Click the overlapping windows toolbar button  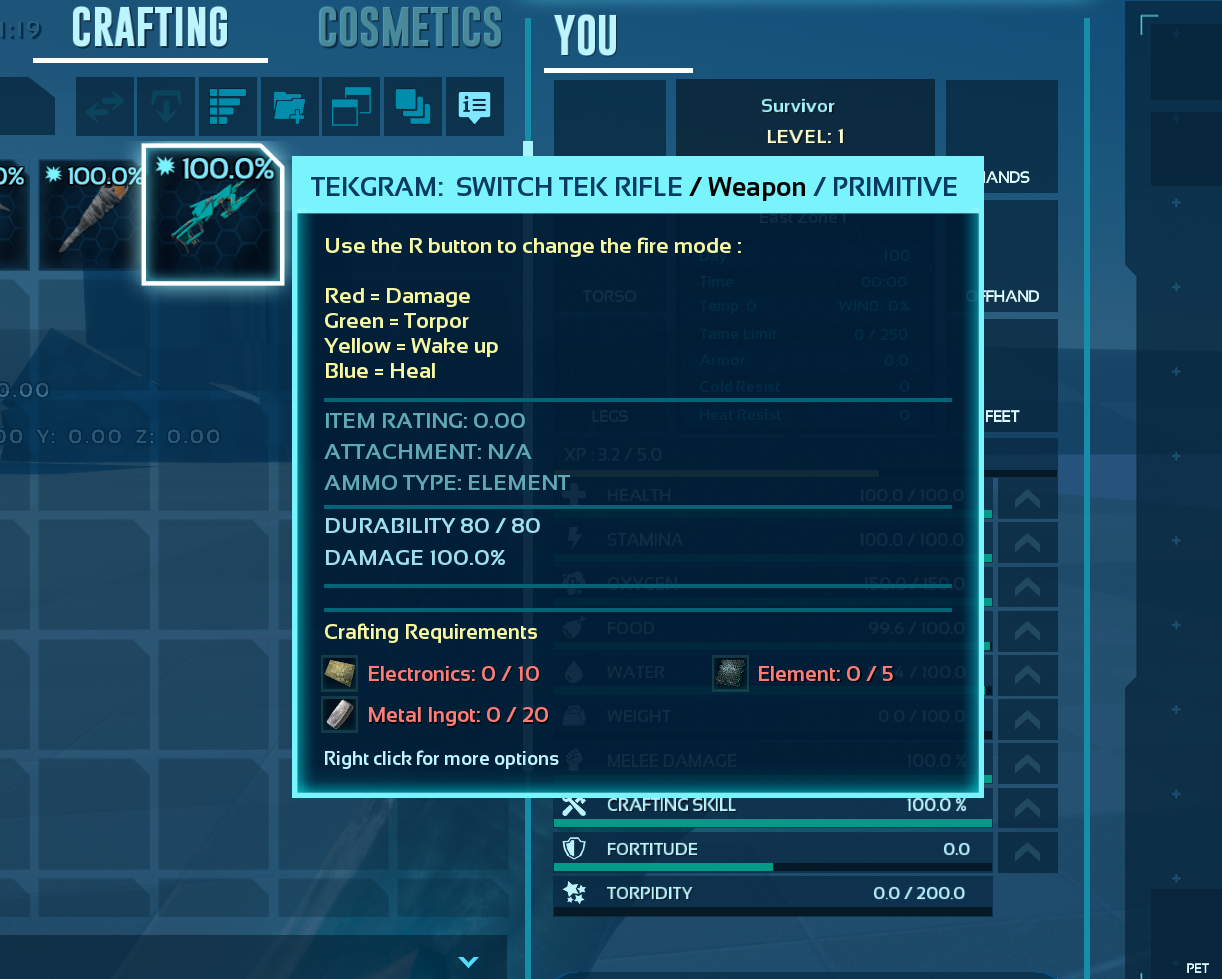pos(351,107)
